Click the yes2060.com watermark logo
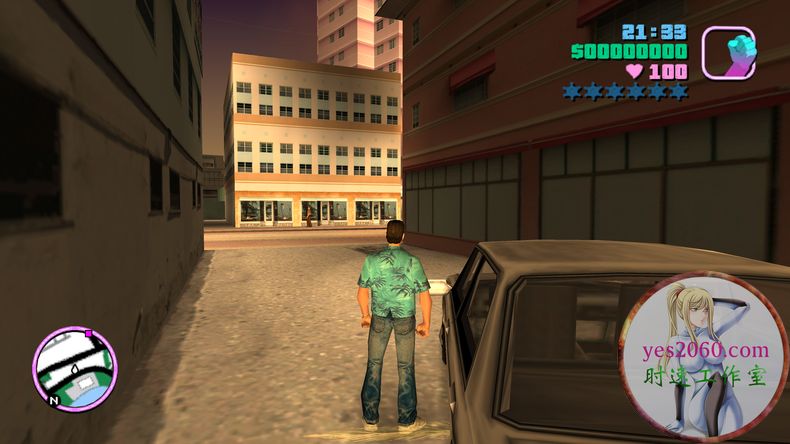Screen dimensions: 790x444 click(703, 356)
